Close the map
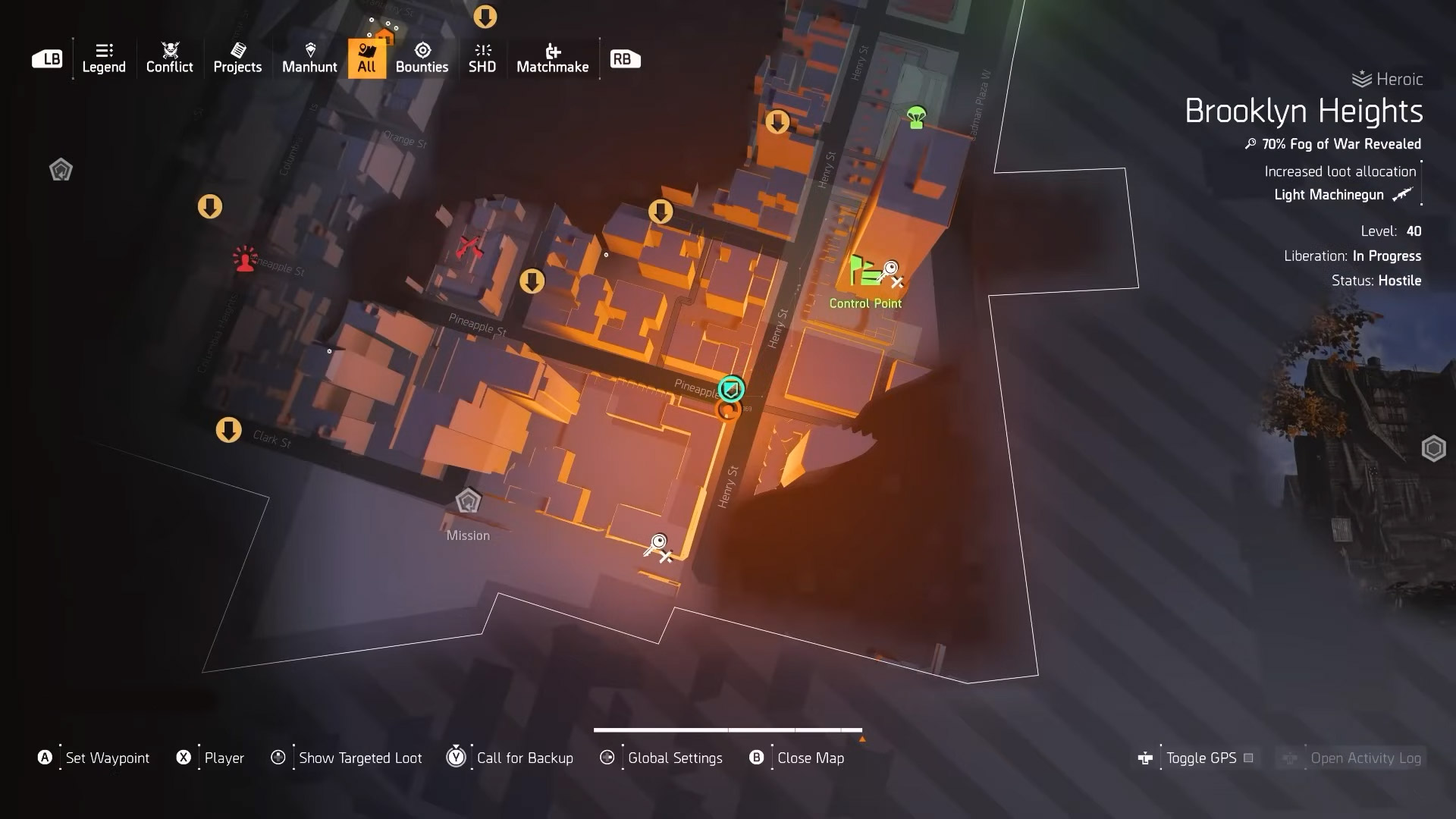Viewport: 1456px width, 819px height. click(x=810, y=758)
